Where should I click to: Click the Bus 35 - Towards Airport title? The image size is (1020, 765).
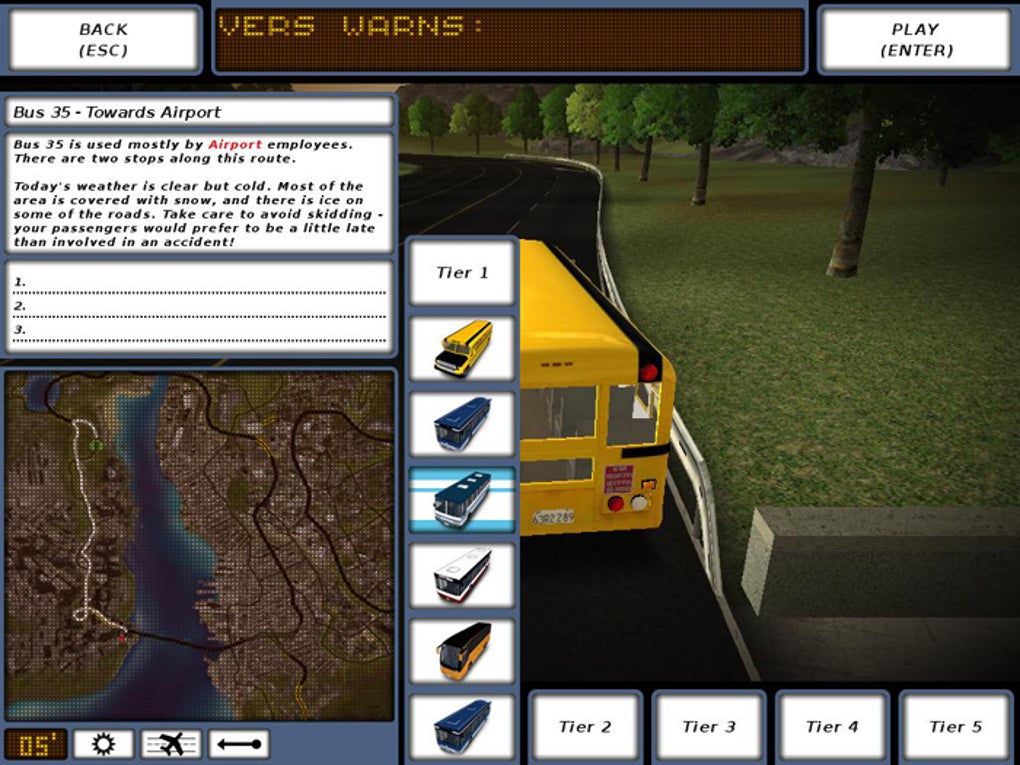200,112
